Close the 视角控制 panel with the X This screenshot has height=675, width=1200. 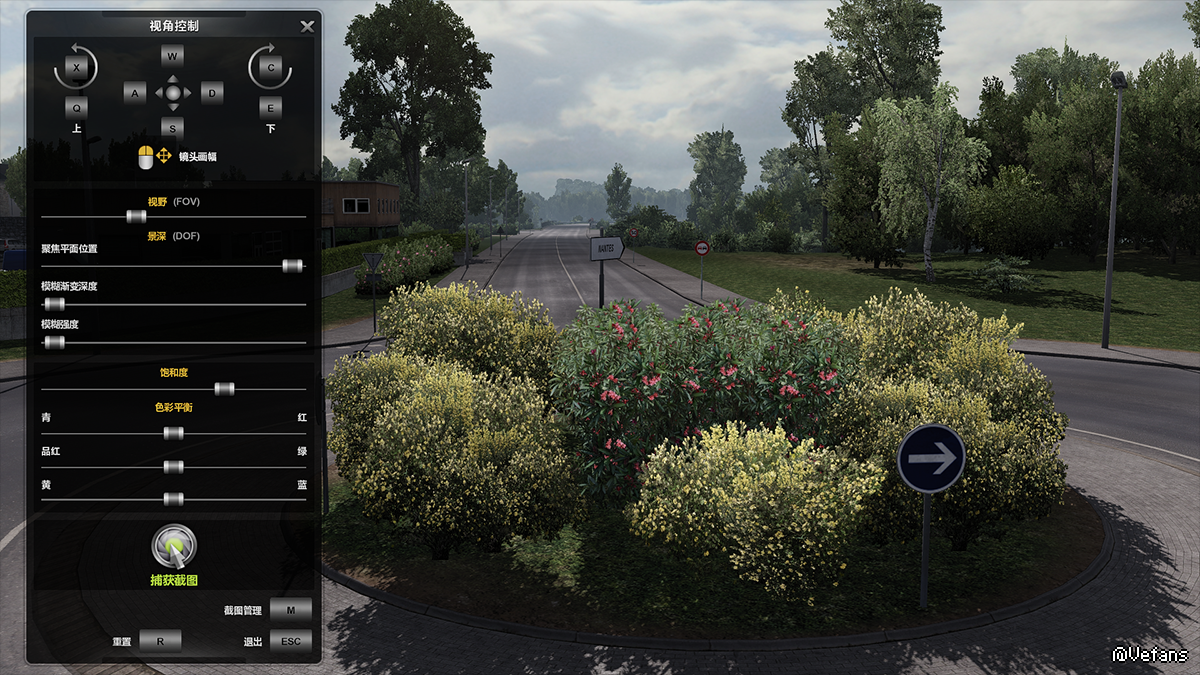pos(307,26)
